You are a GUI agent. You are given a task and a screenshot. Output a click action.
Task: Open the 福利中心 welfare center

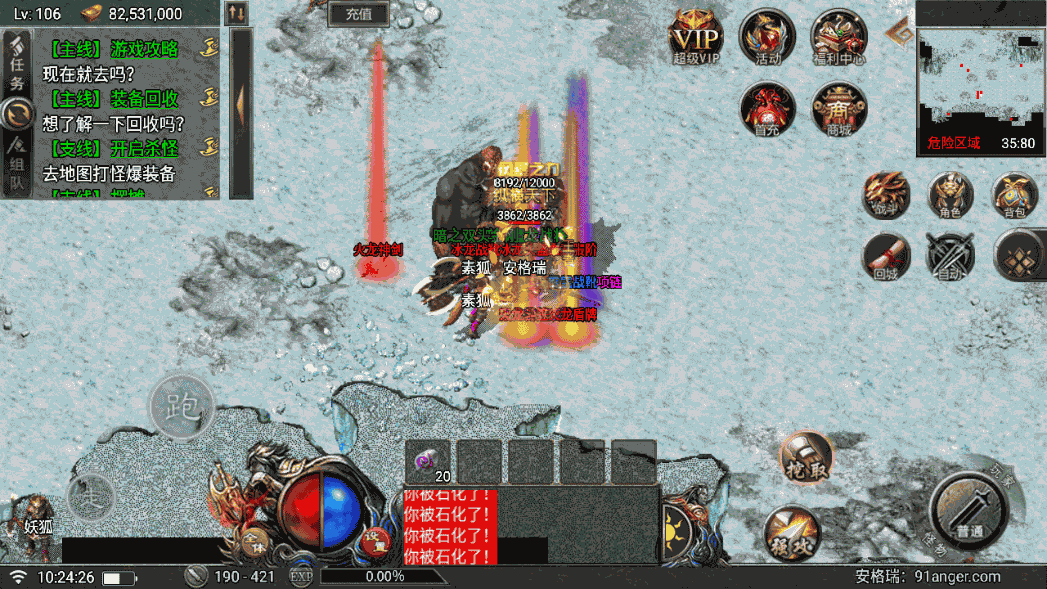click(838, 38)
